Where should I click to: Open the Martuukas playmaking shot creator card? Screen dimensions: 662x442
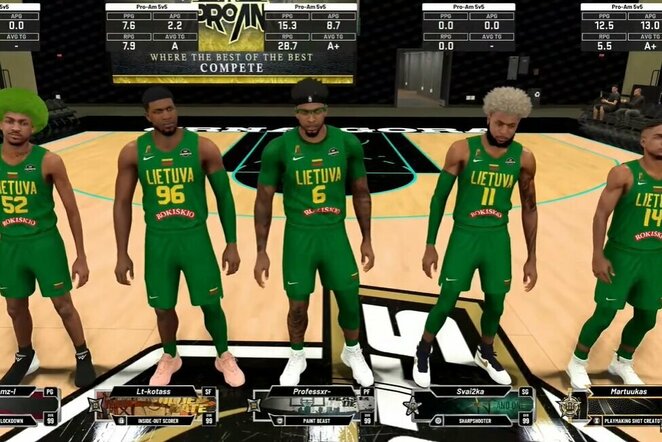point(614,406)
